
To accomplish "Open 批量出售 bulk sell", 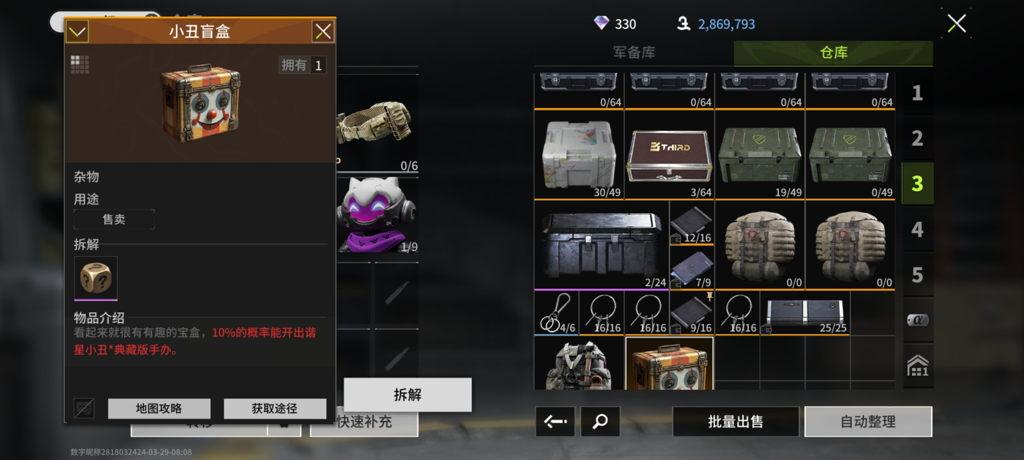I will [735, 421].
